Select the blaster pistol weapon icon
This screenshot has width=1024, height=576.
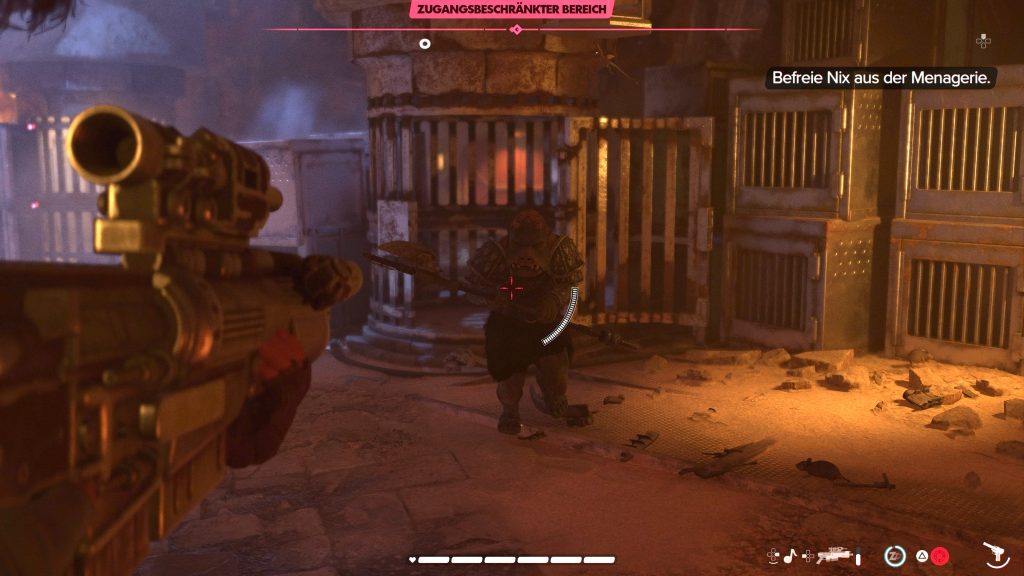pyautogui.click(x=994, y=555)
